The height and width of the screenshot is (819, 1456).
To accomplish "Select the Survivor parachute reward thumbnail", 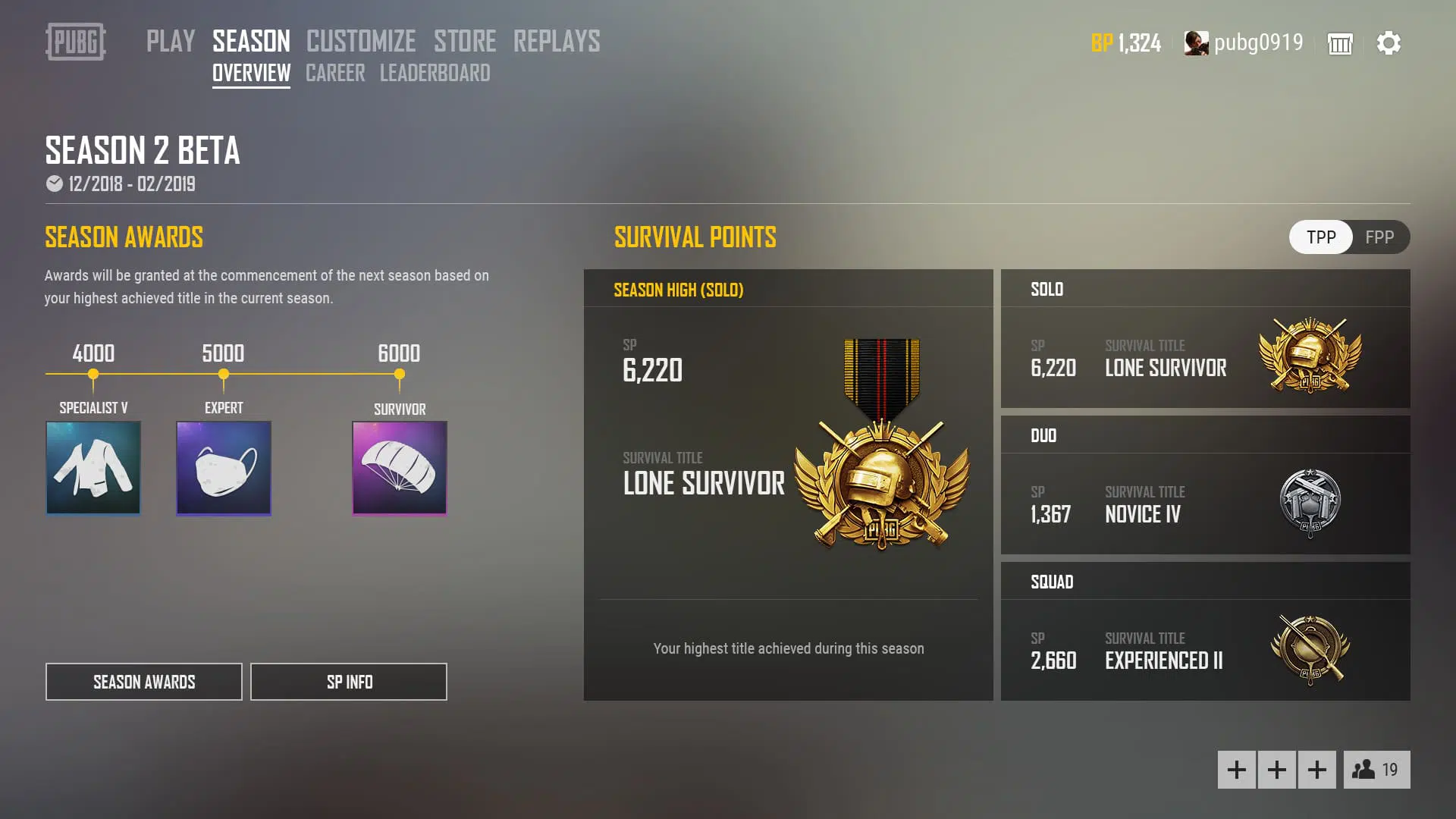I will click(x=399, y=468).
